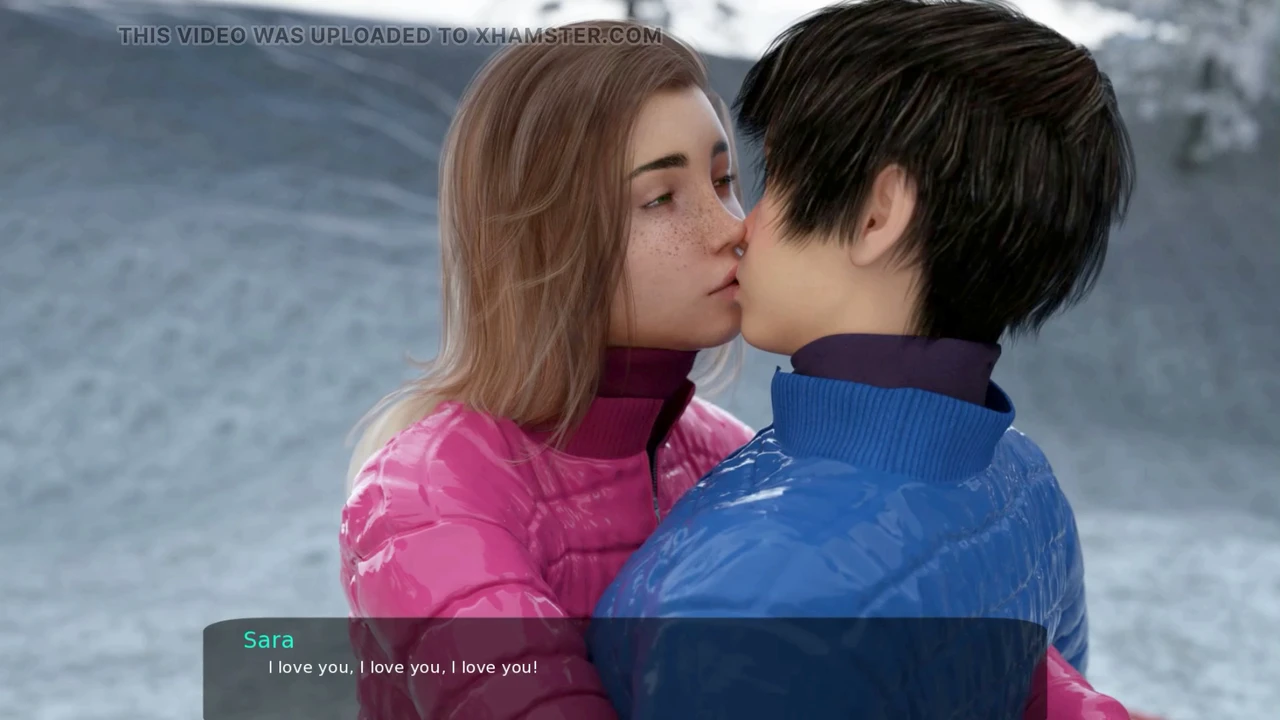Click Sara's dialogue box to continue

click(x=624, y=667)
